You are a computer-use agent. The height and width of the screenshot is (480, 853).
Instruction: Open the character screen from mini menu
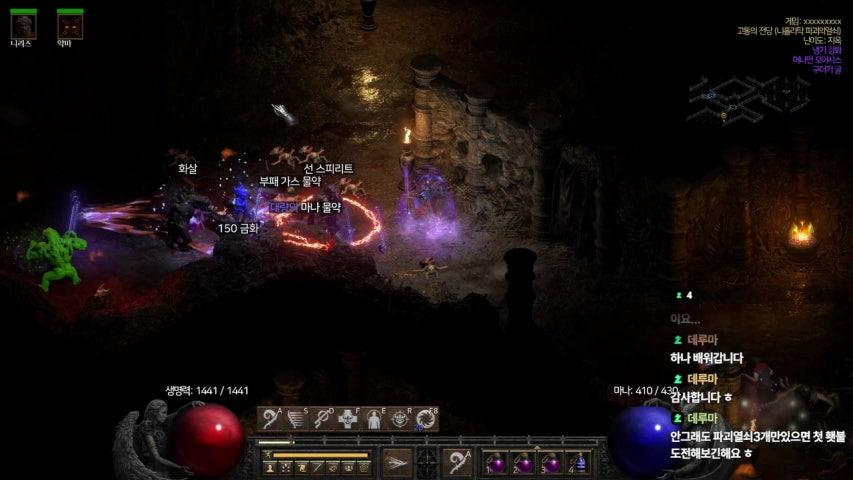click(271, 467)
